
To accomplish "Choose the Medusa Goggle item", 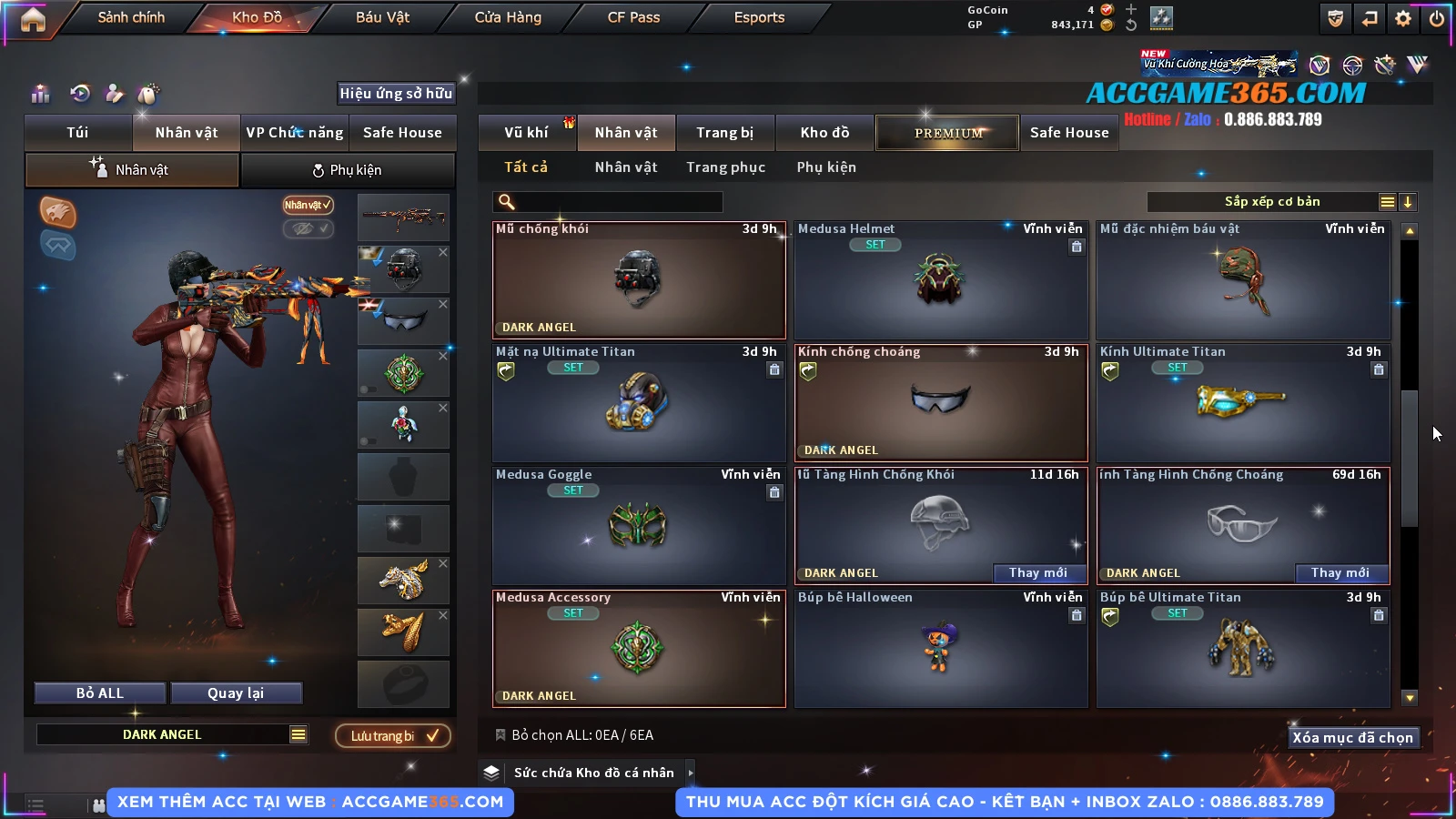I will (638, 527).
